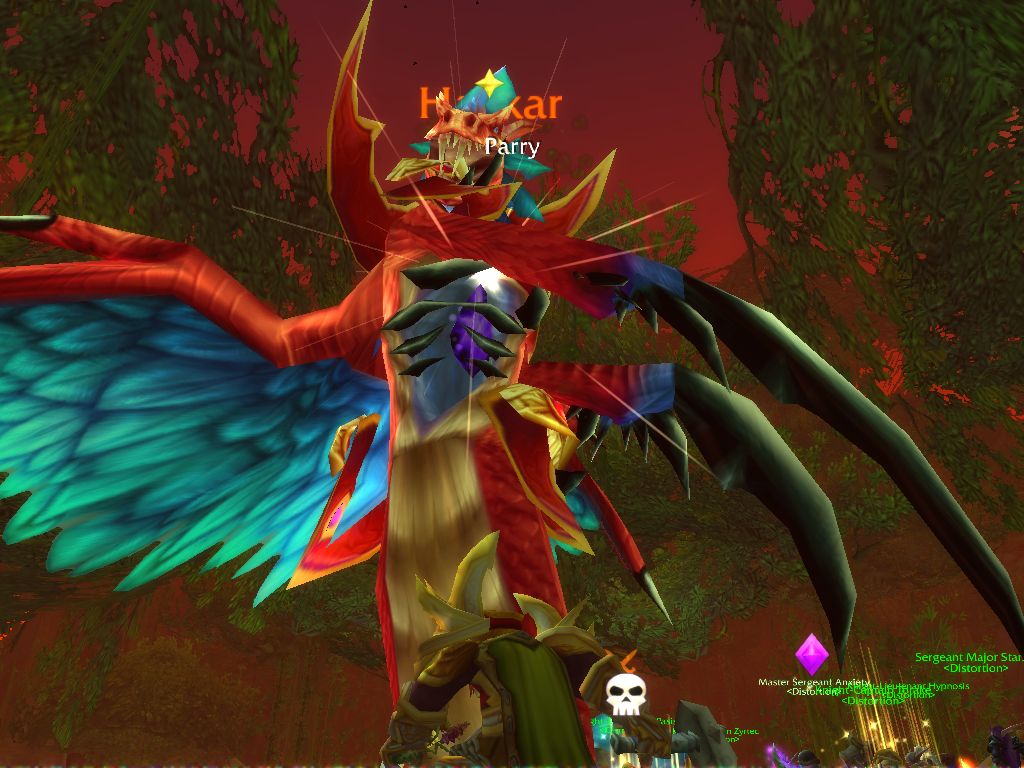The height and width of the screenshot is (768, 1024).
Task: Click the yellow star raid marker
Action: (488, 84)
